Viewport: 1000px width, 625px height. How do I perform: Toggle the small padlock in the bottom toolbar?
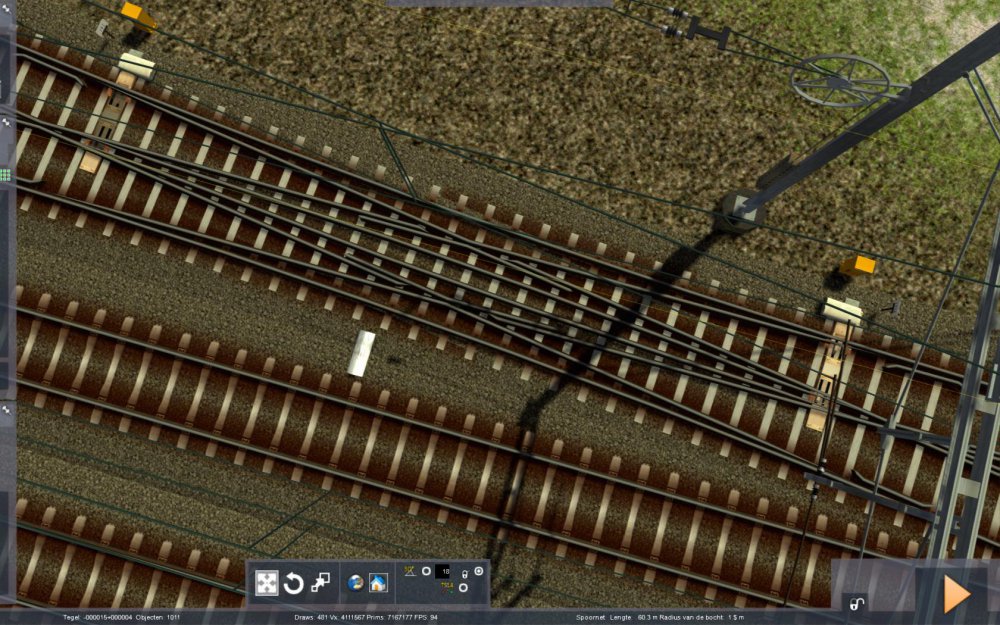click(x=464, y=574)
